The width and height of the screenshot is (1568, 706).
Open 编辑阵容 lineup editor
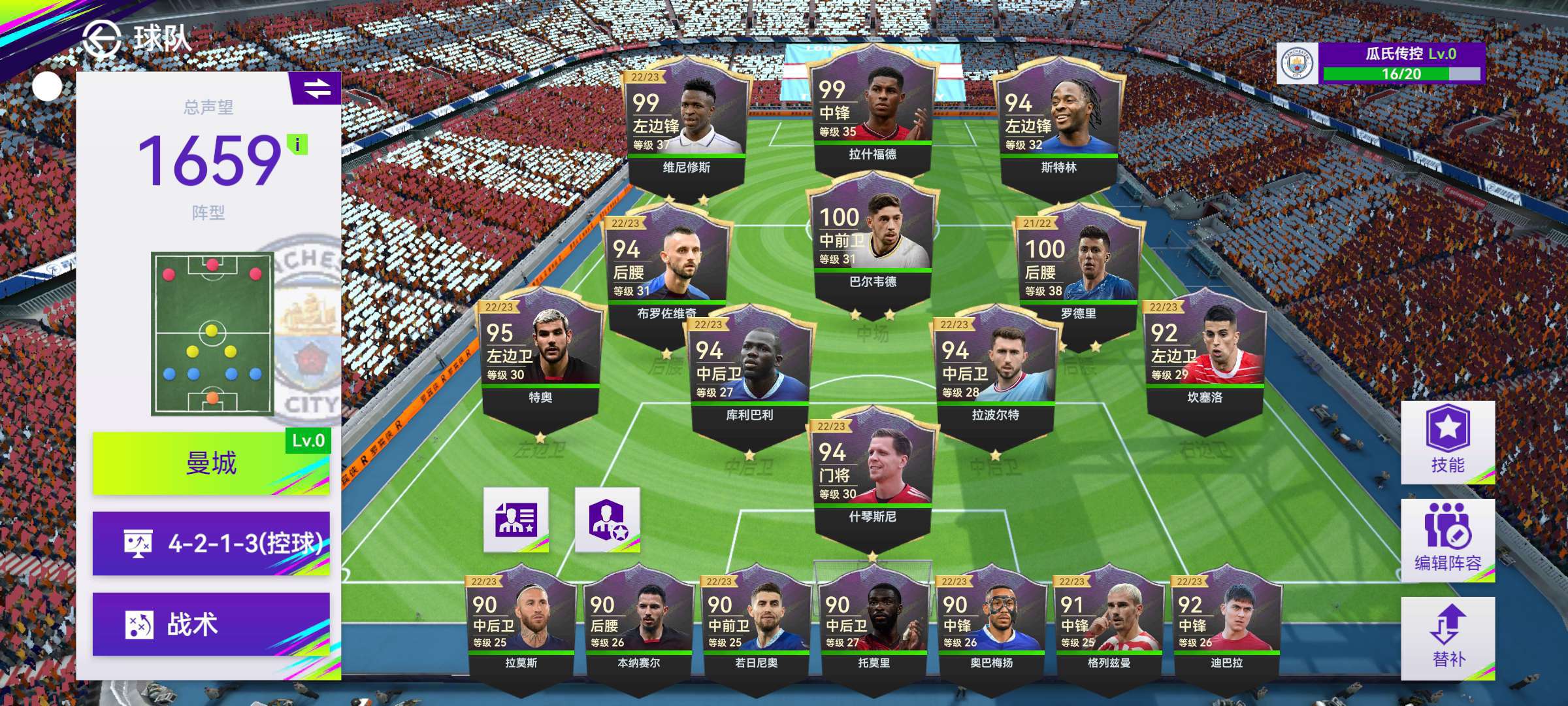[1447, 540]
